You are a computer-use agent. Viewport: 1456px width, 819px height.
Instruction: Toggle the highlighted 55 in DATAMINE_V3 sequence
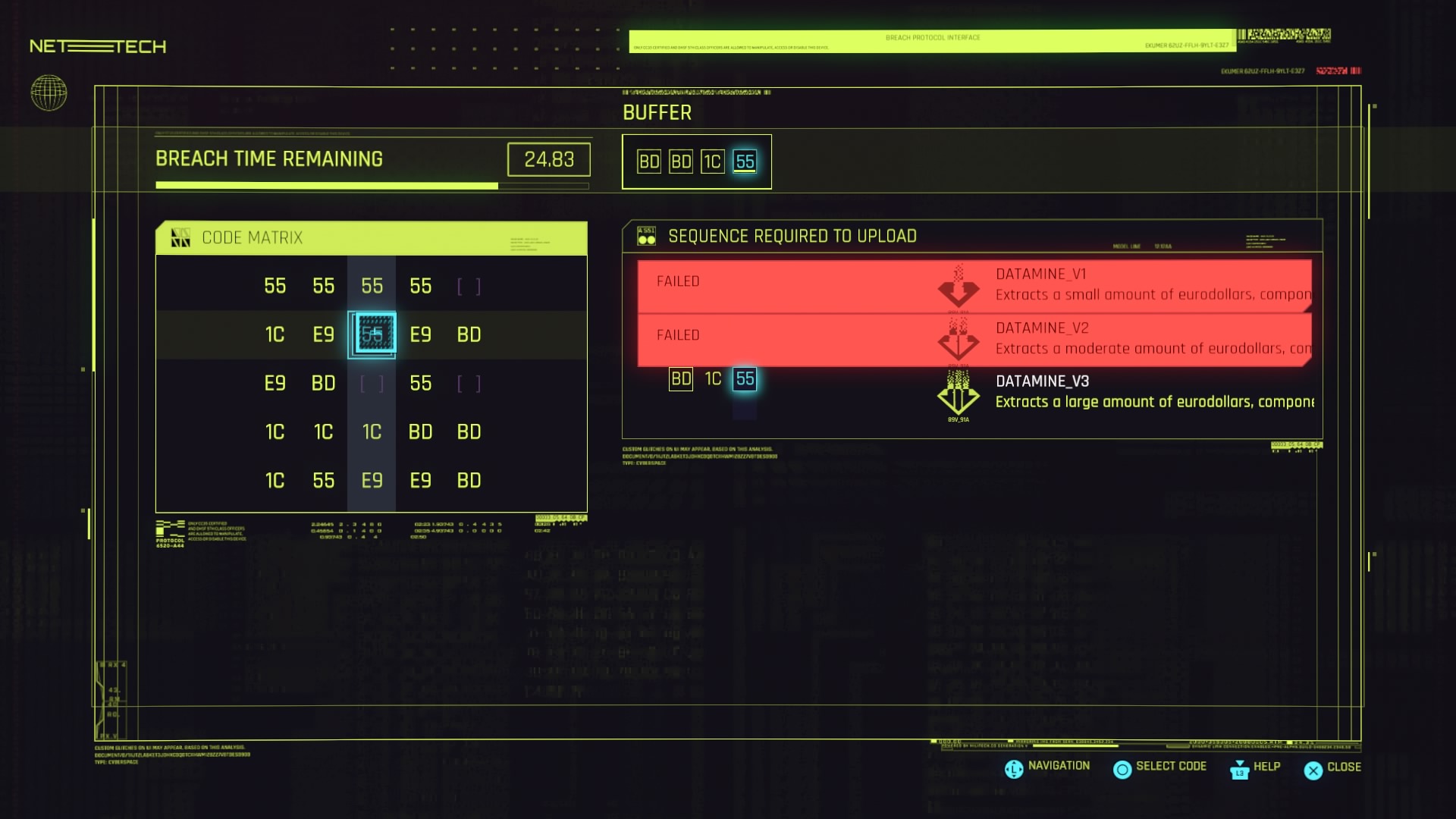(745, 378)
